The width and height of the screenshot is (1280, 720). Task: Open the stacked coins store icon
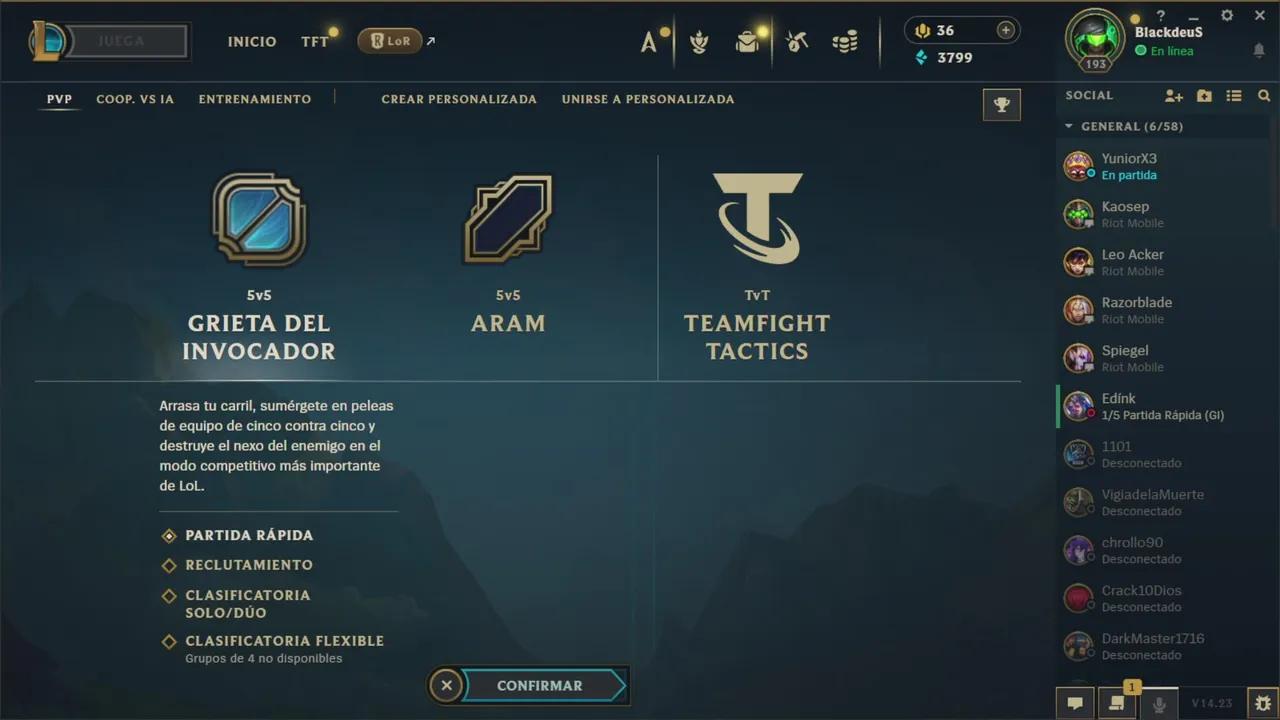(x=845, y=41)
